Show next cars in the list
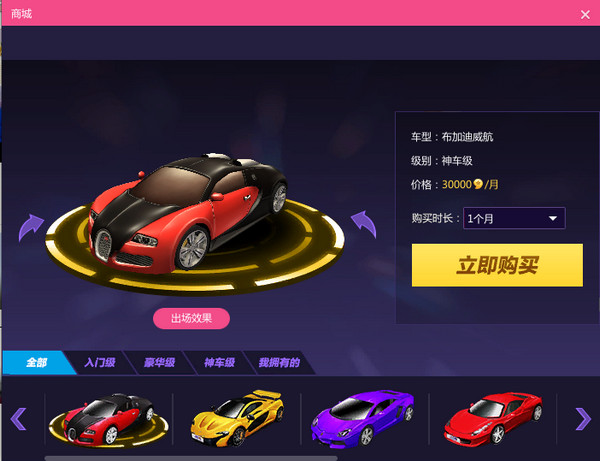Image resolution: width=600 pixels, height=461 pixels. click(x=582, y=418)
